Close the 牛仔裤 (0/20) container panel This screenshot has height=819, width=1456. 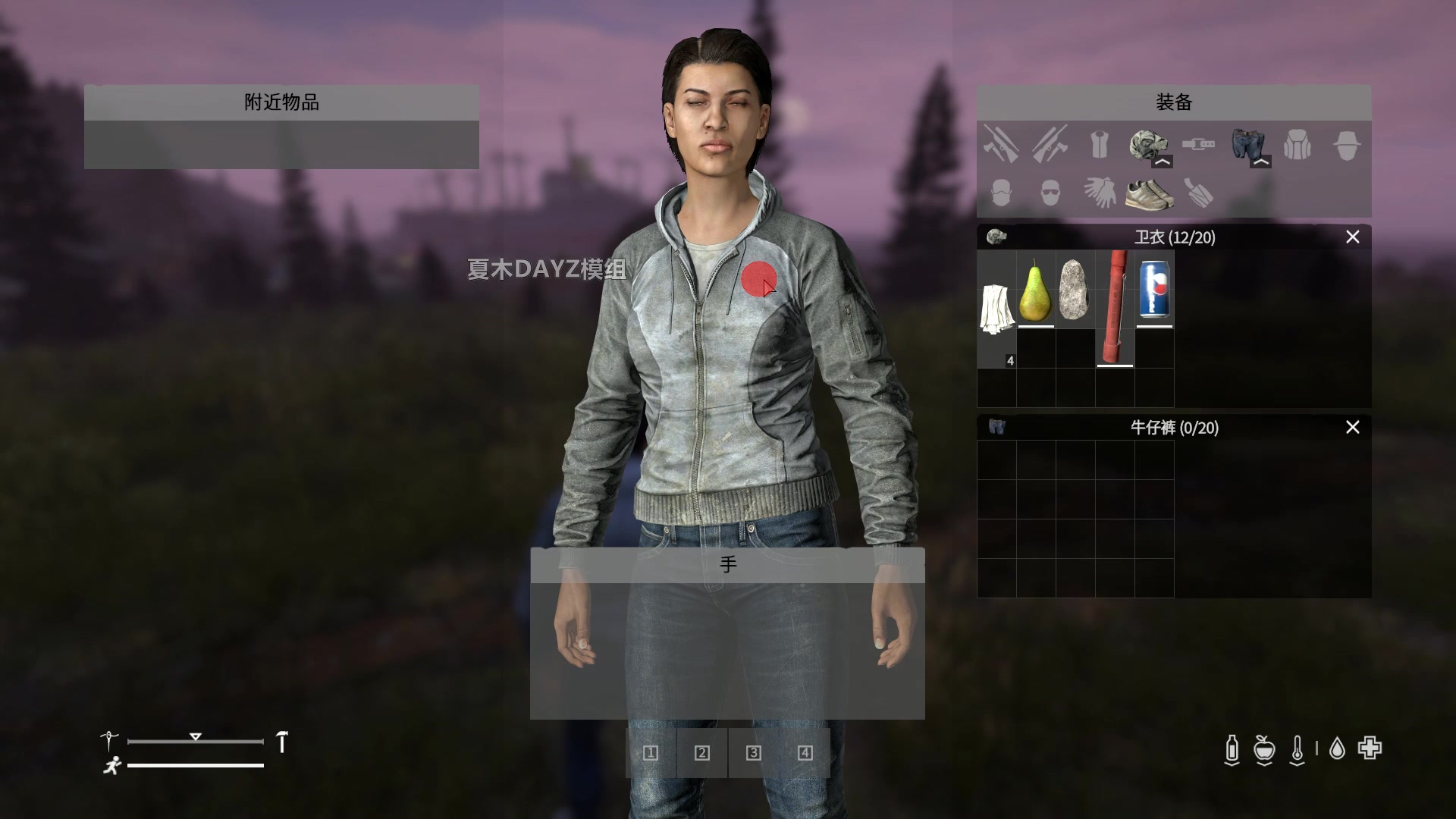pos(1352,428)
